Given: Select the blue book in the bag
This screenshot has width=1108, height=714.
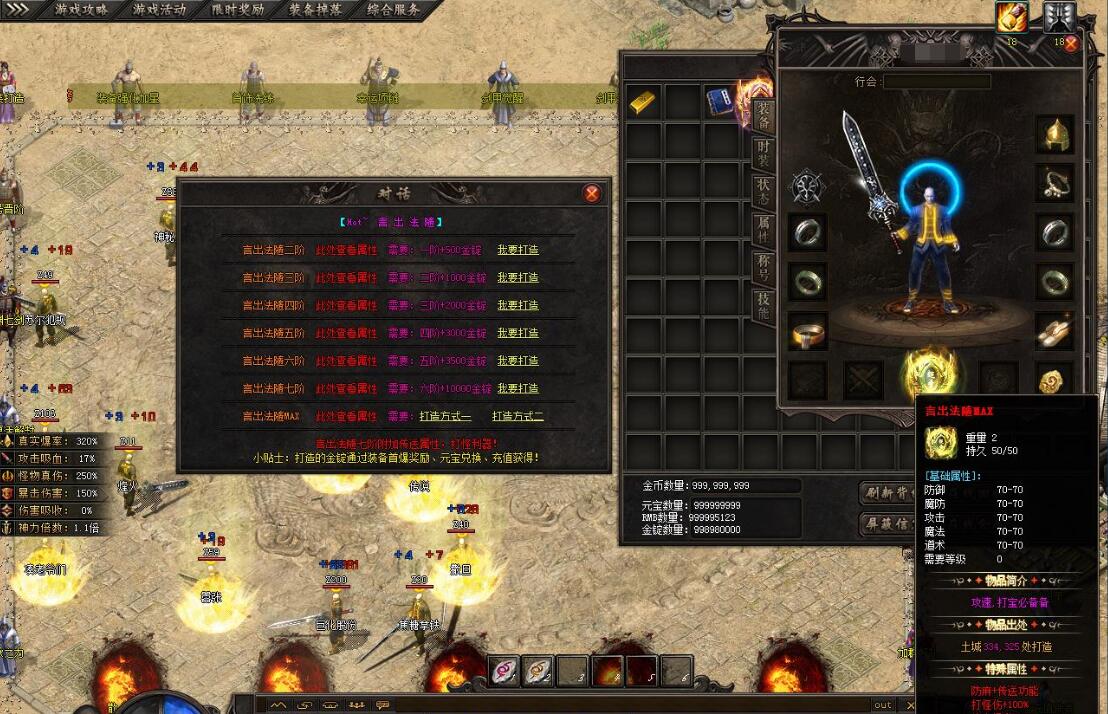Looking at the screenshot, I should coord(720,101).
